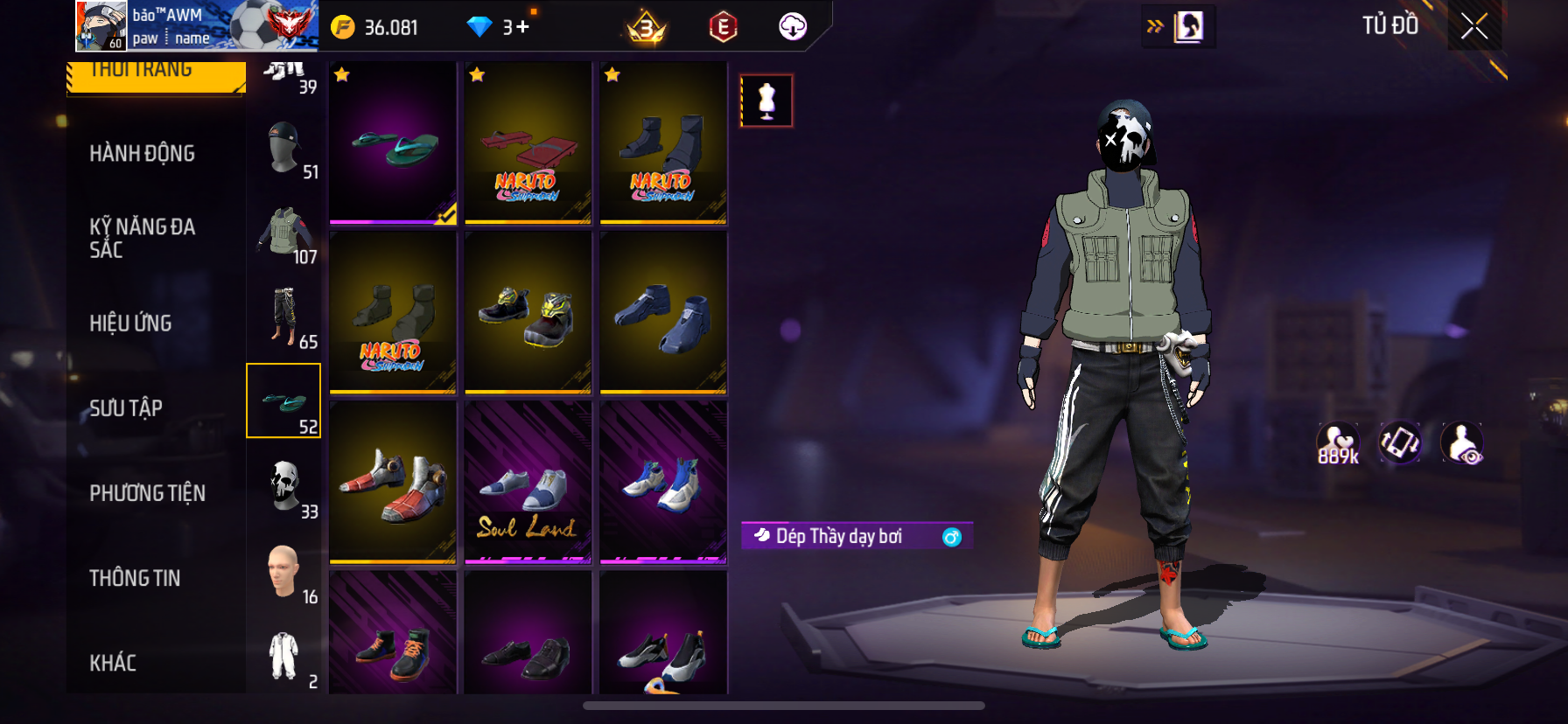Open the pants category showing 65
Image resolution: width=1568 pixels, height=724 pixels.
tap(285, 317)
